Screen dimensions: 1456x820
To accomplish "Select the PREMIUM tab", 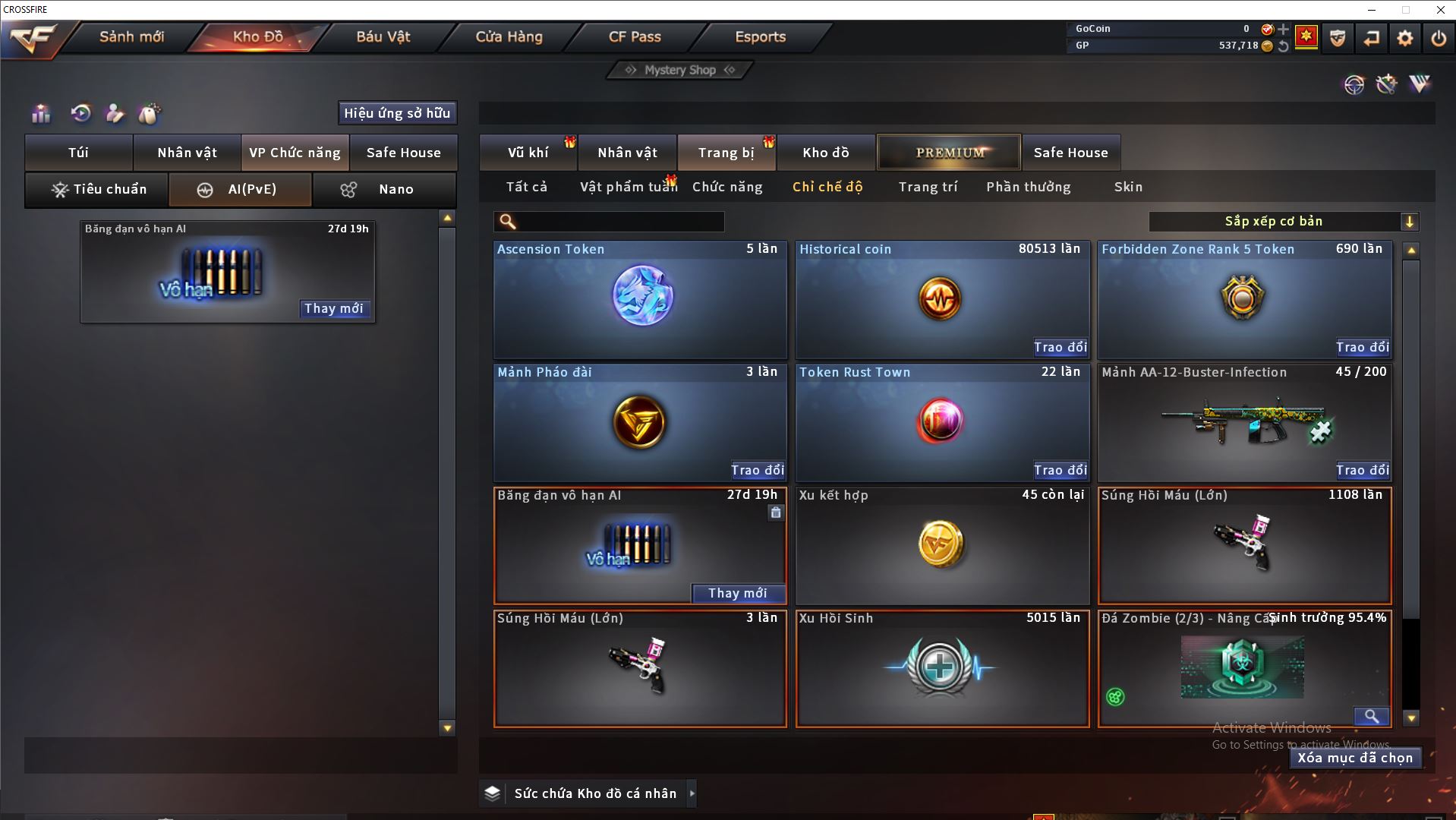I will [949, 153].
